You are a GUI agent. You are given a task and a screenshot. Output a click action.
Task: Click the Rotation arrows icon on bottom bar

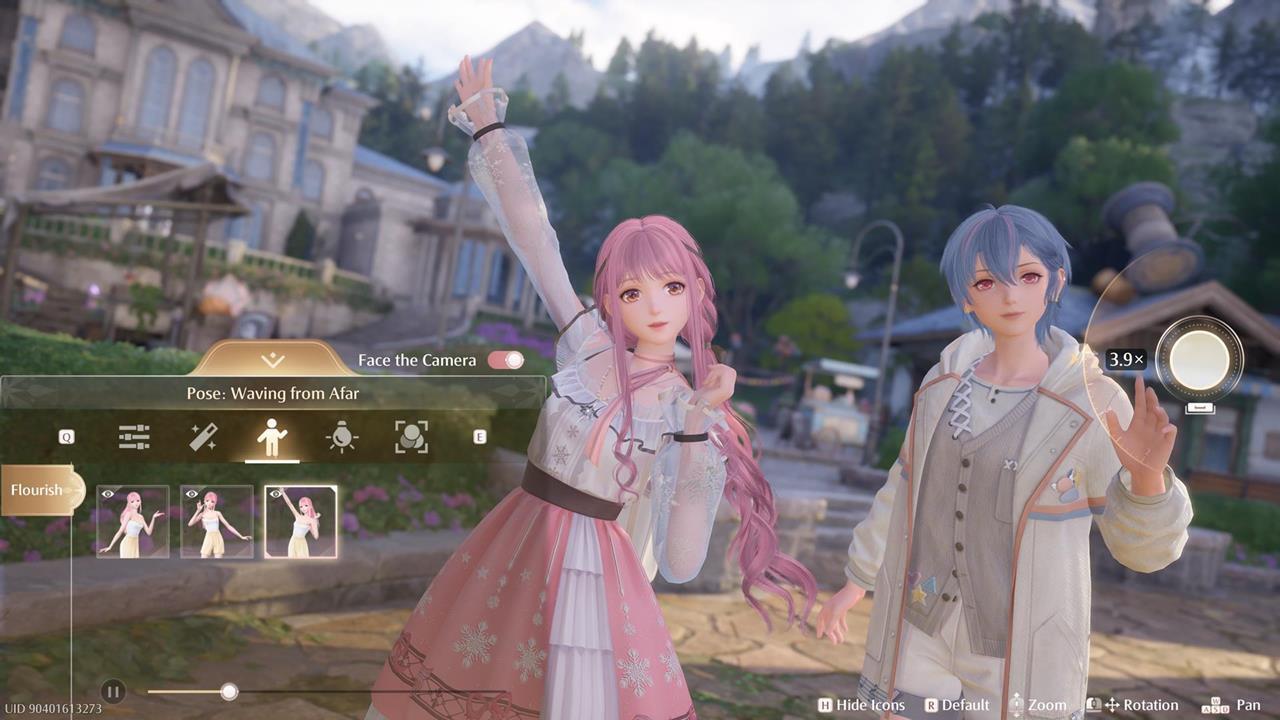1112,705
